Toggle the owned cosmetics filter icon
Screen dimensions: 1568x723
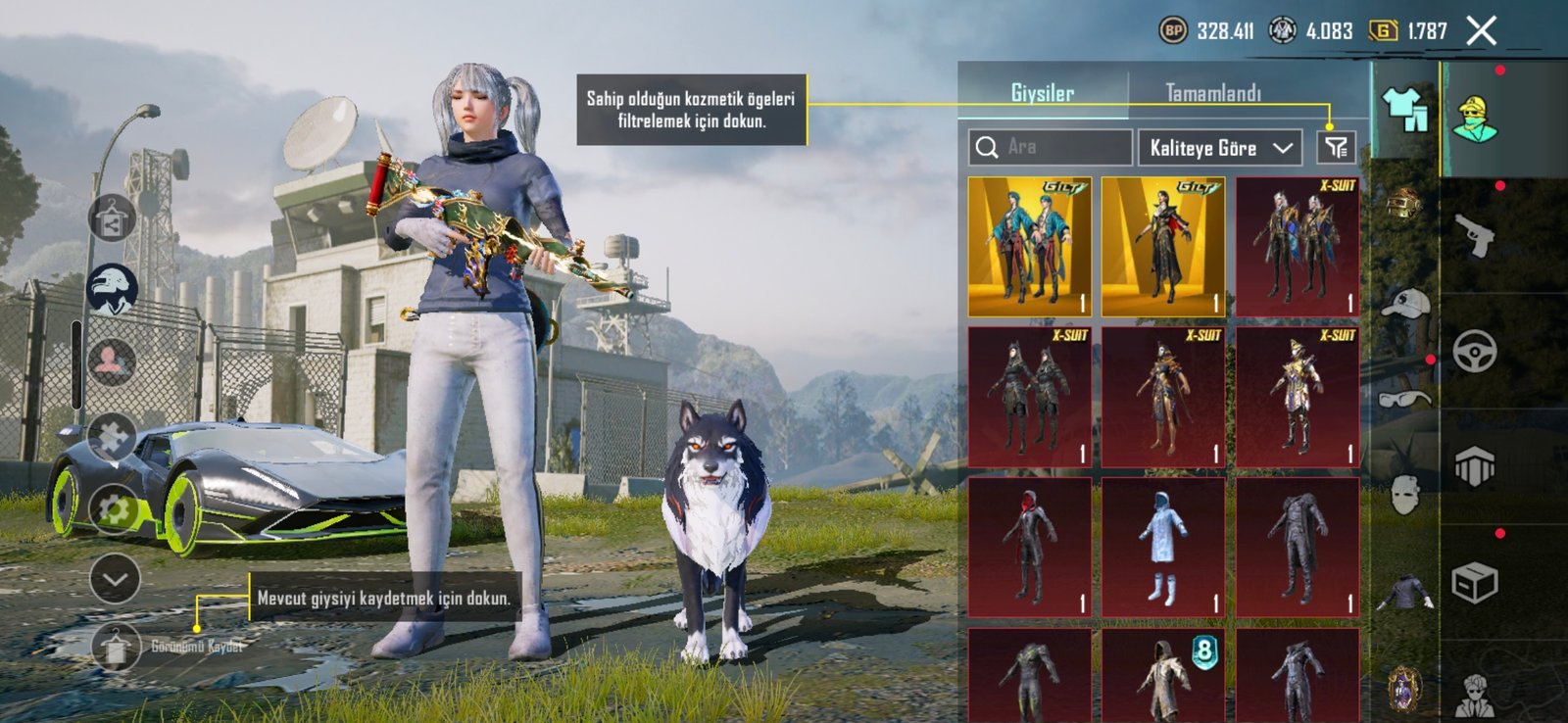(1336, 148)
